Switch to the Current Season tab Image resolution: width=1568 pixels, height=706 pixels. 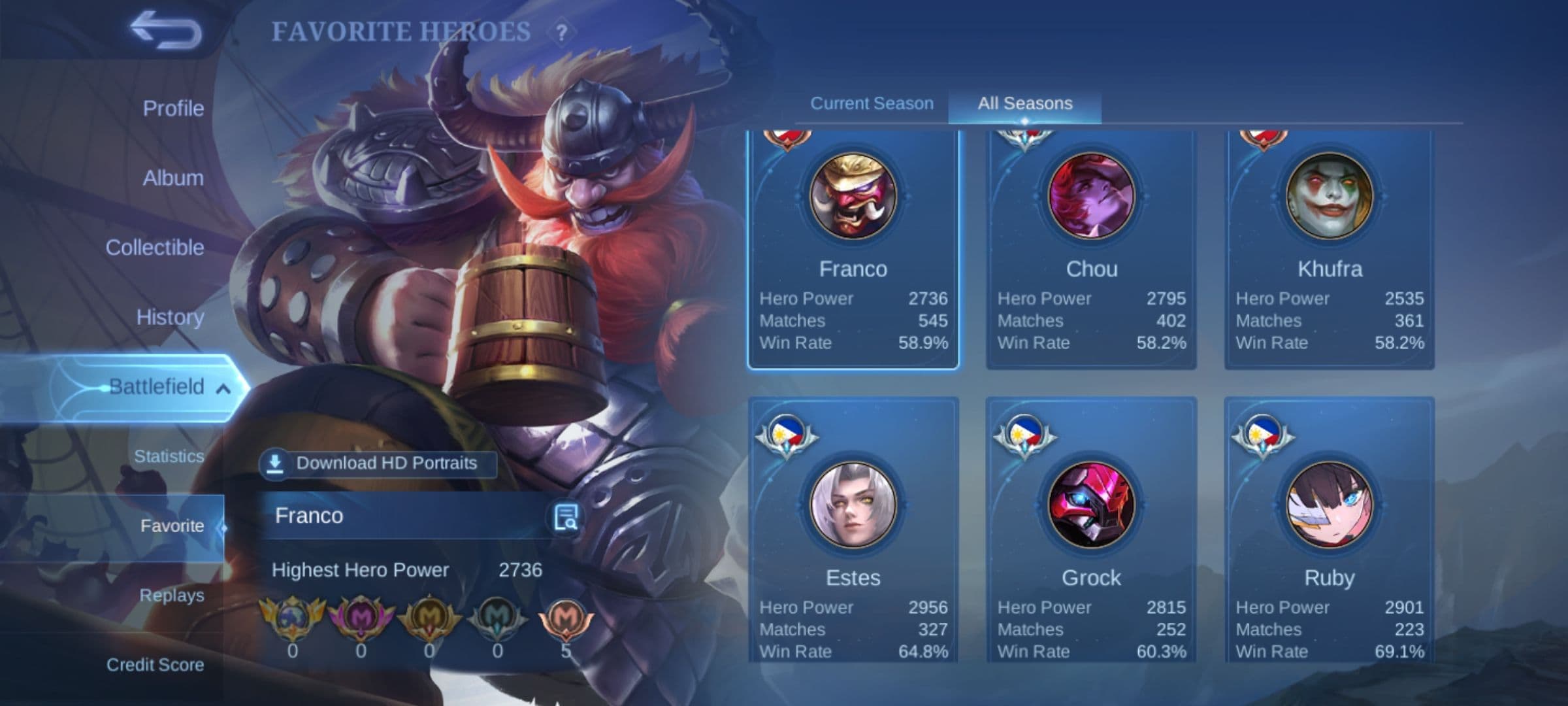pos(872,103)
